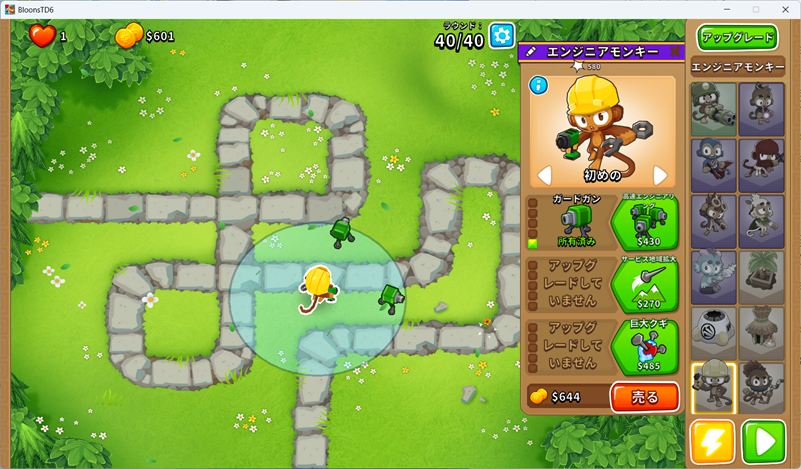Viewport: 801px width, 469px height.
Task: Buy the $485 bottom path upgrade
Action: pos(644,347)
